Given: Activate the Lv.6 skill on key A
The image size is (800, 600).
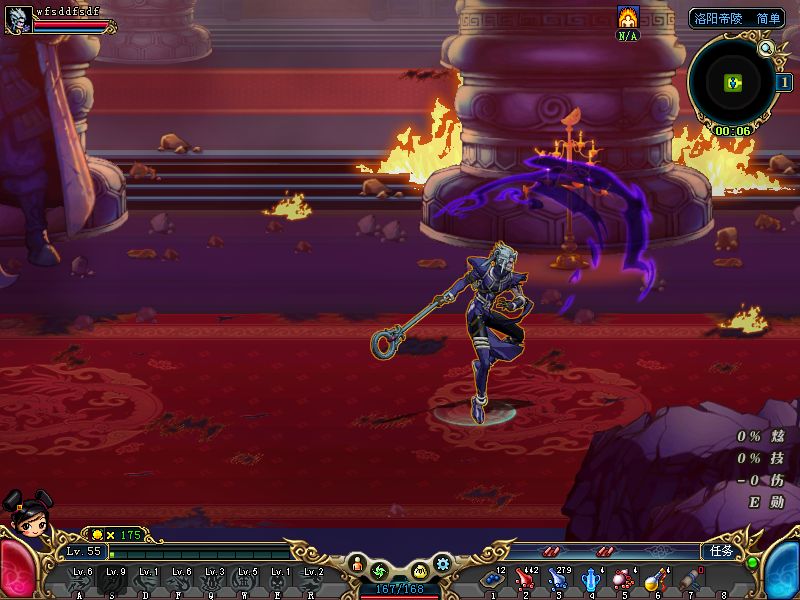Looking at the screenshot, I should (80, 580).
